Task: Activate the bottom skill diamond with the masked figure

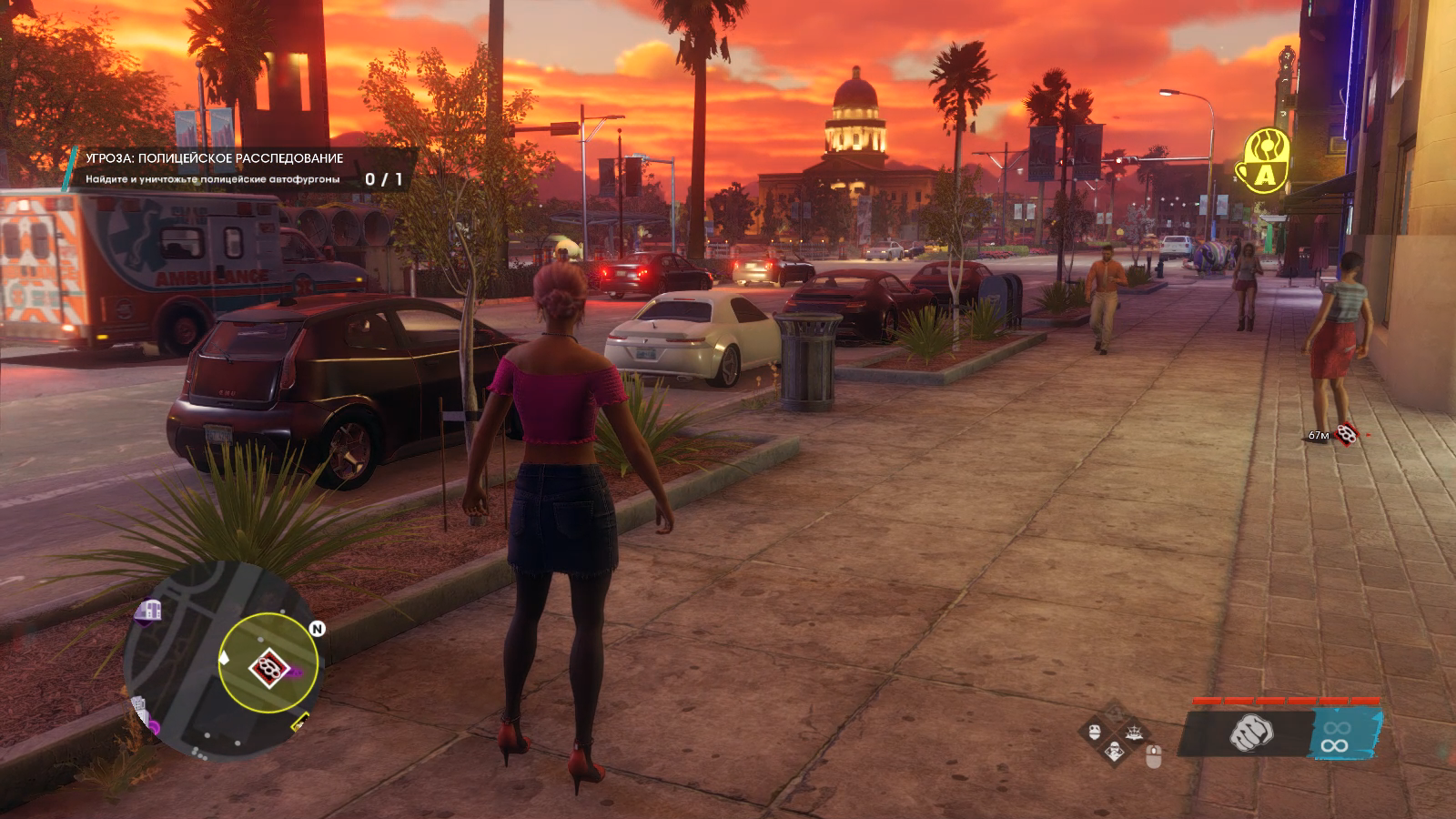Action: pos(1114,750)
